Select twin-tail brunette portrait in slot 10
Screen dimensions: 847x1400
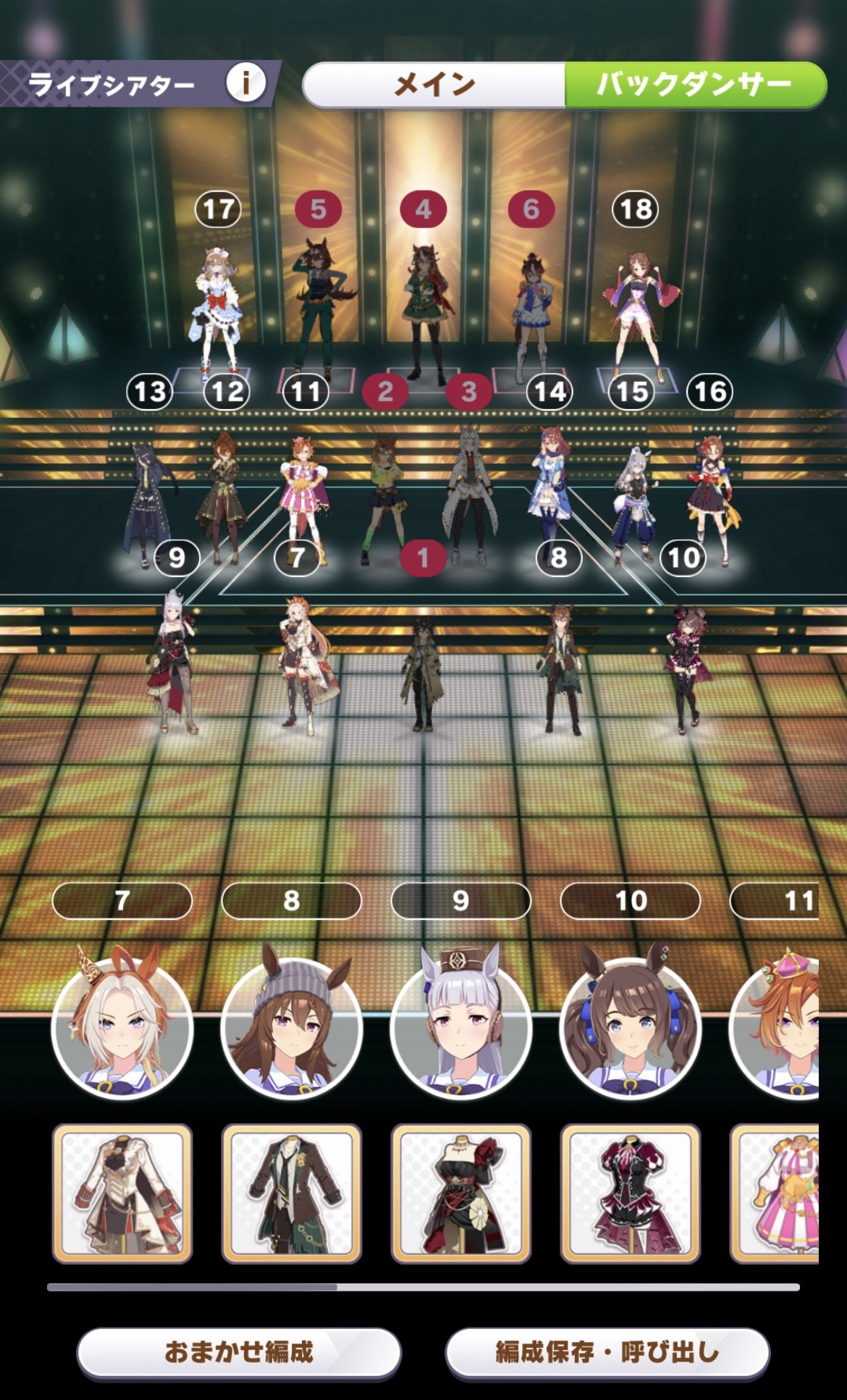[x=631, y=1028]
